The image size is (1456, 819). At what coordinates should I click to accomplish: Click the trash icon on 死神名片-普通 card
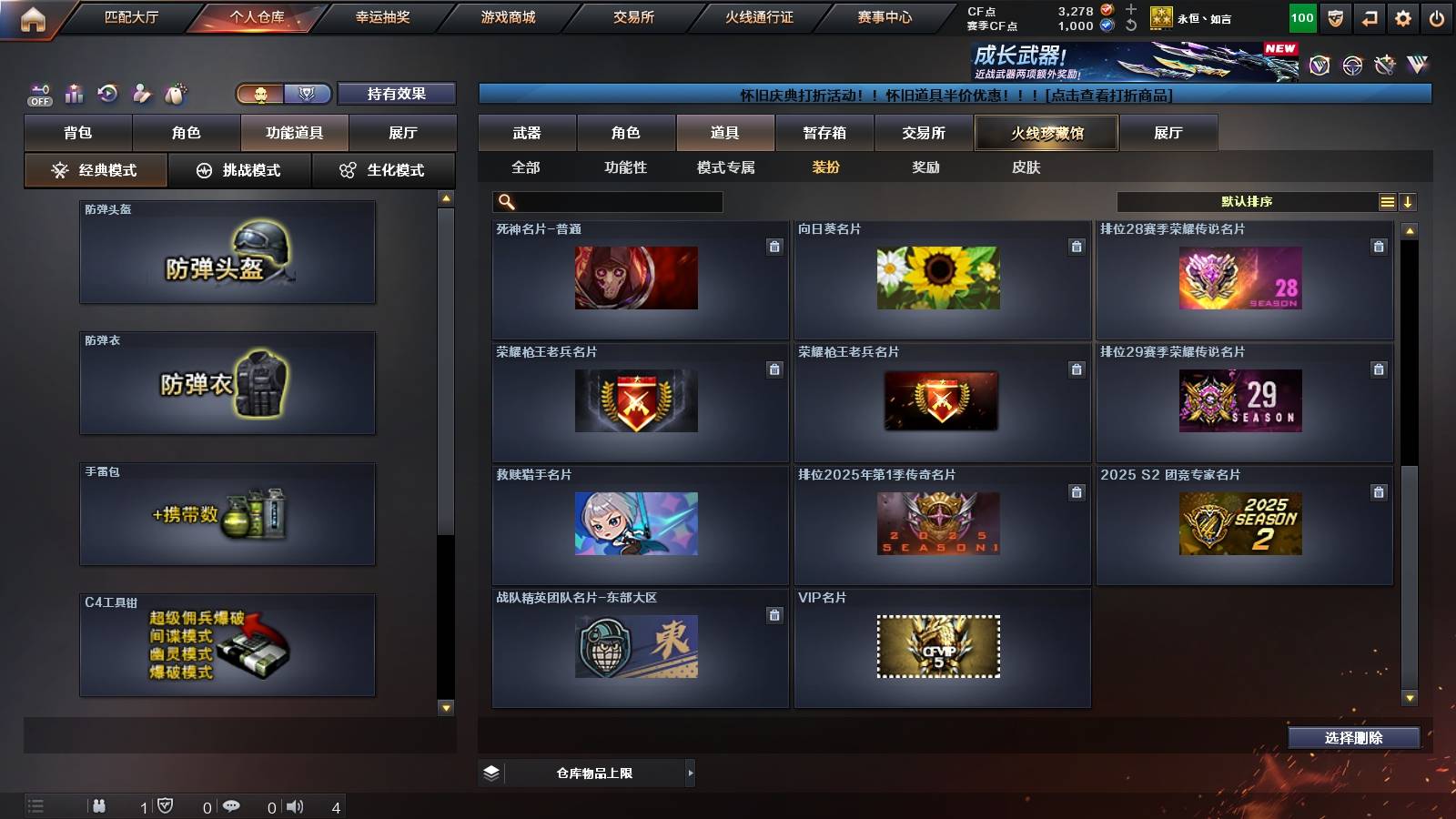tap(774, 245)
